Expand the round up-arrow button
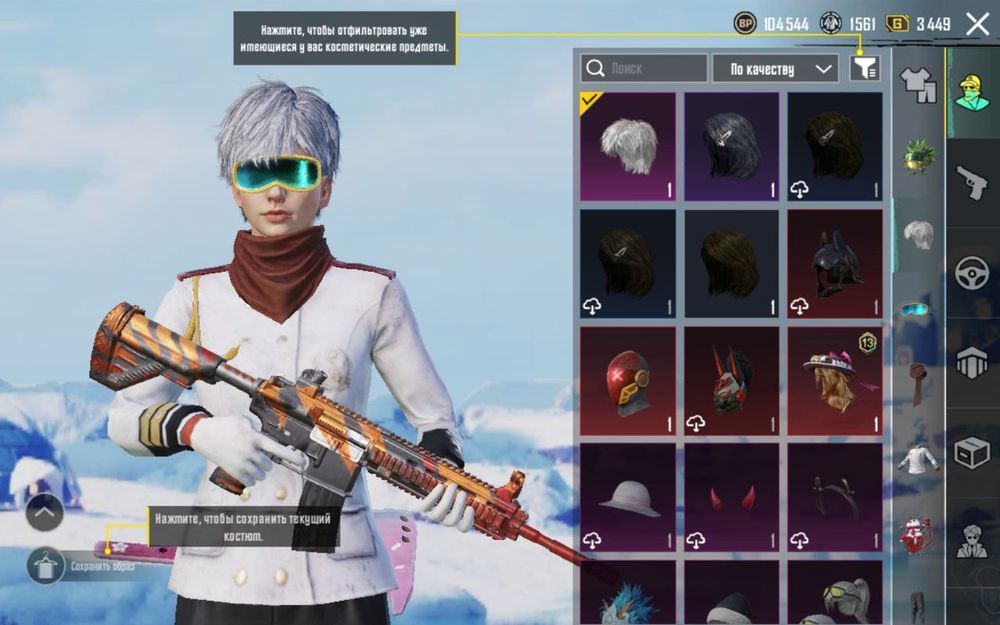The height and width of the screenshot is (625, 1000). (45, 513)
